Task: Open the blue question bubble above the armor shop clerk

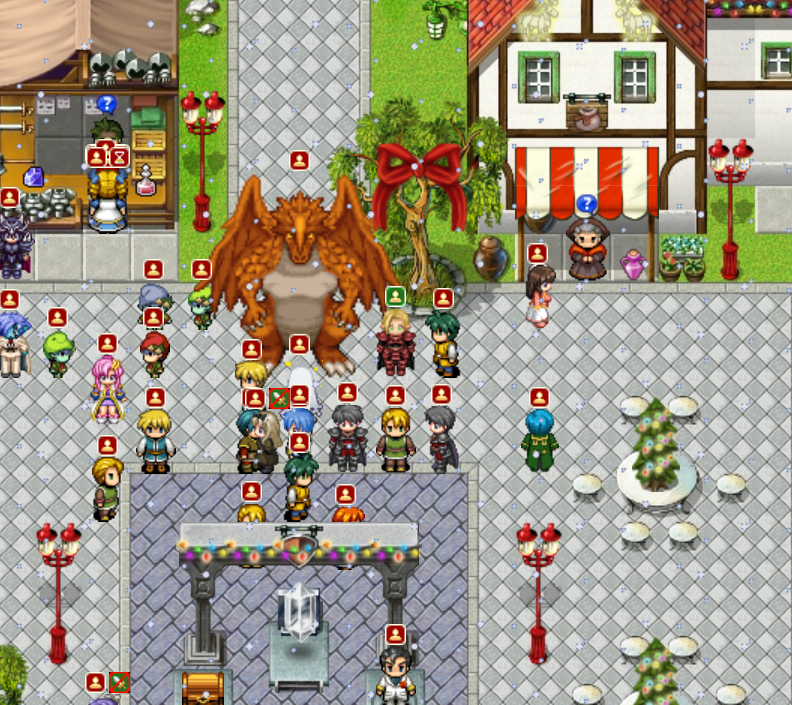Action: point(107,103)
